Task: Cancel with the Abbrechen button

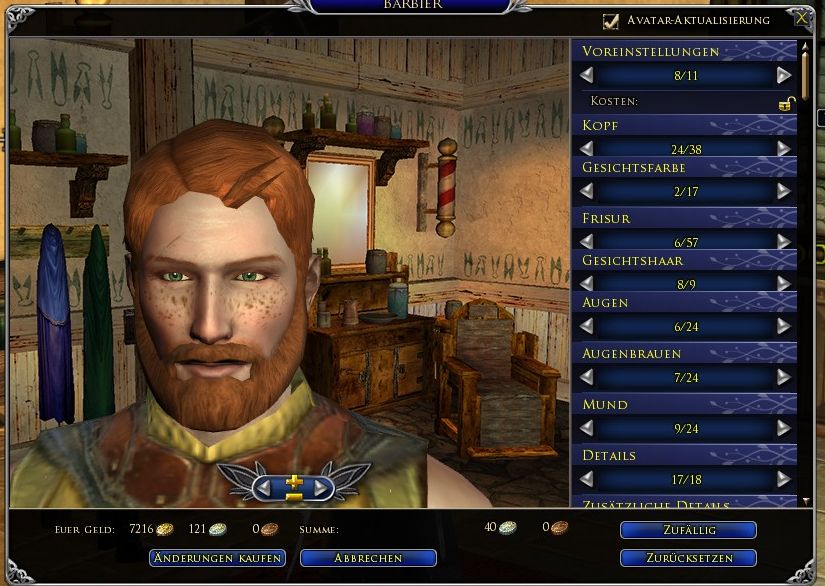Action: [x=368, y=558]
